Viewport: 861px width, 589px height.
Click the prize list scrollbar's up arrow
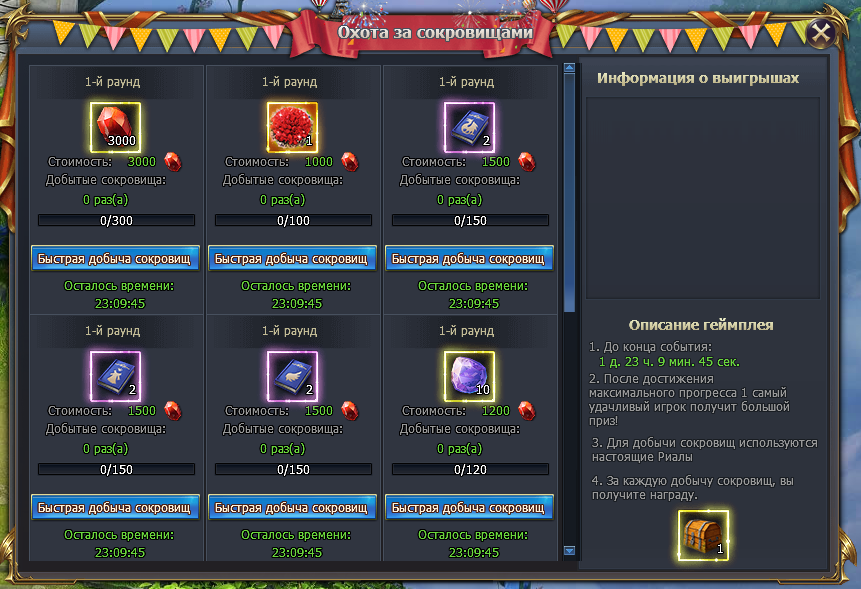point(570,69)
